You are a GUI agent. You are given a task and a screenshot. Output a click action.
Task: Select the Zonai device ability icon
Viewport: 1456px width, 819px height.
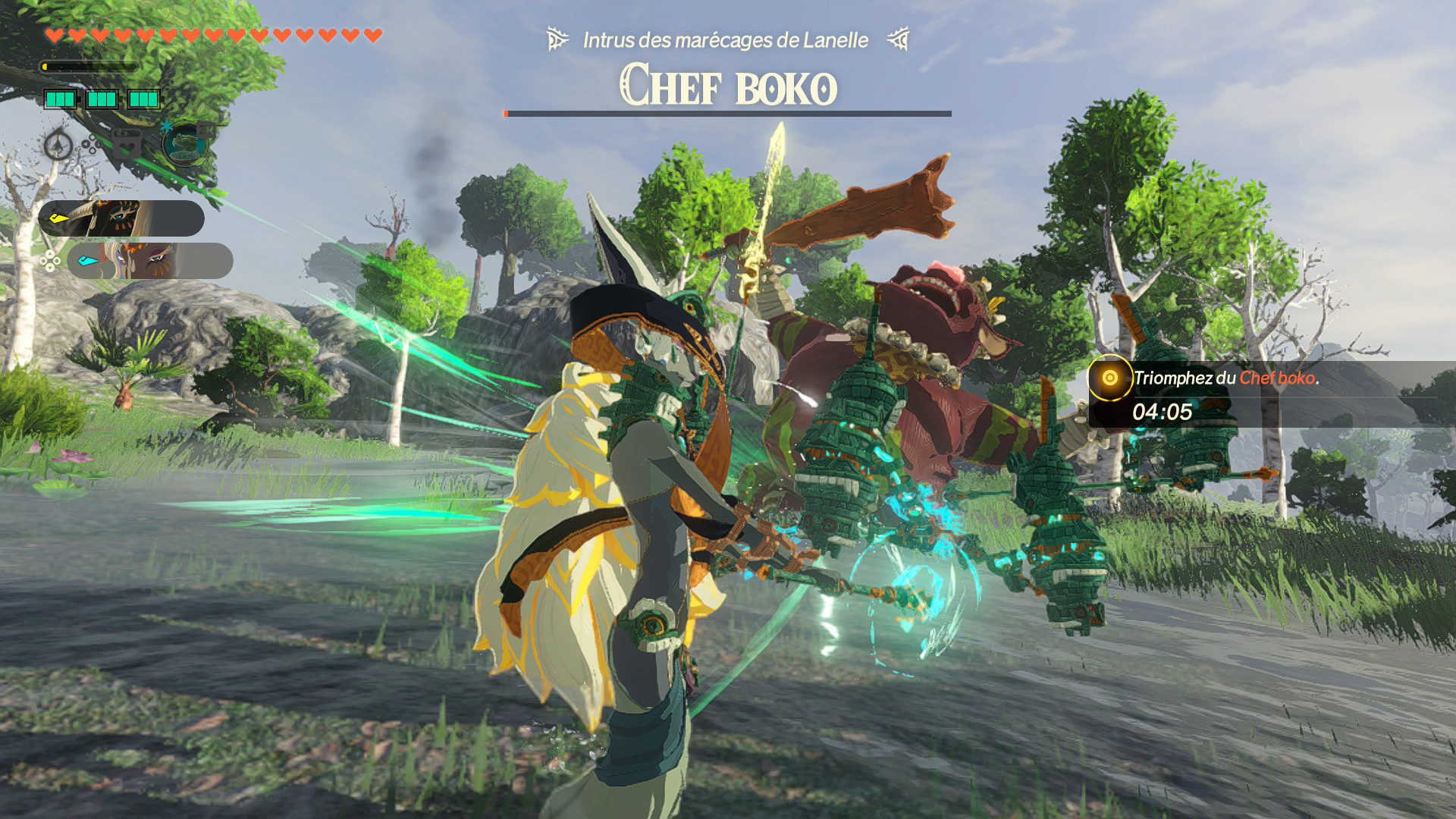[x=184, y=144]
